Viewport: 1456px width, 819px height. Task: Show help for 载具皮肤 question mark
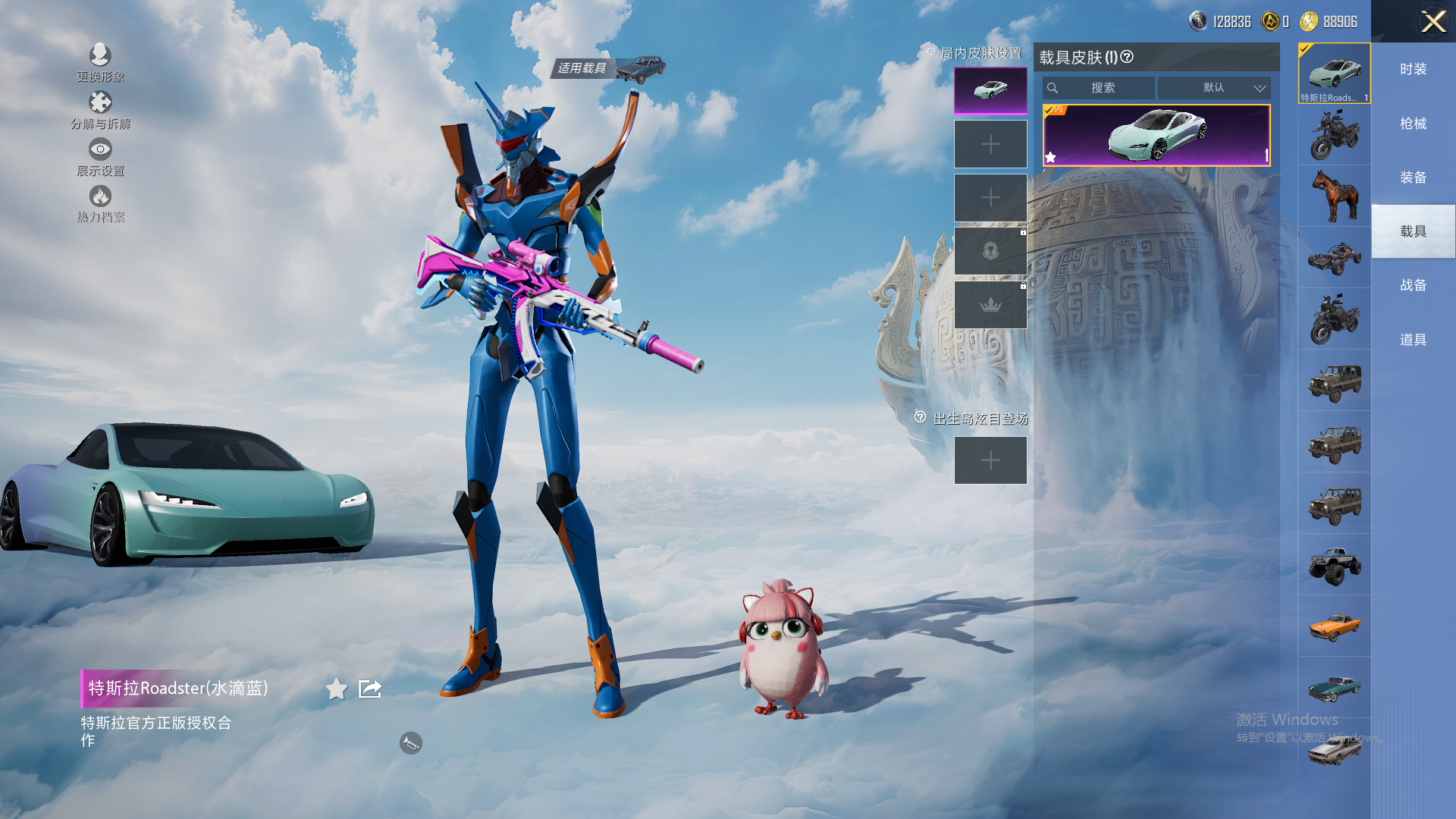1127,57
